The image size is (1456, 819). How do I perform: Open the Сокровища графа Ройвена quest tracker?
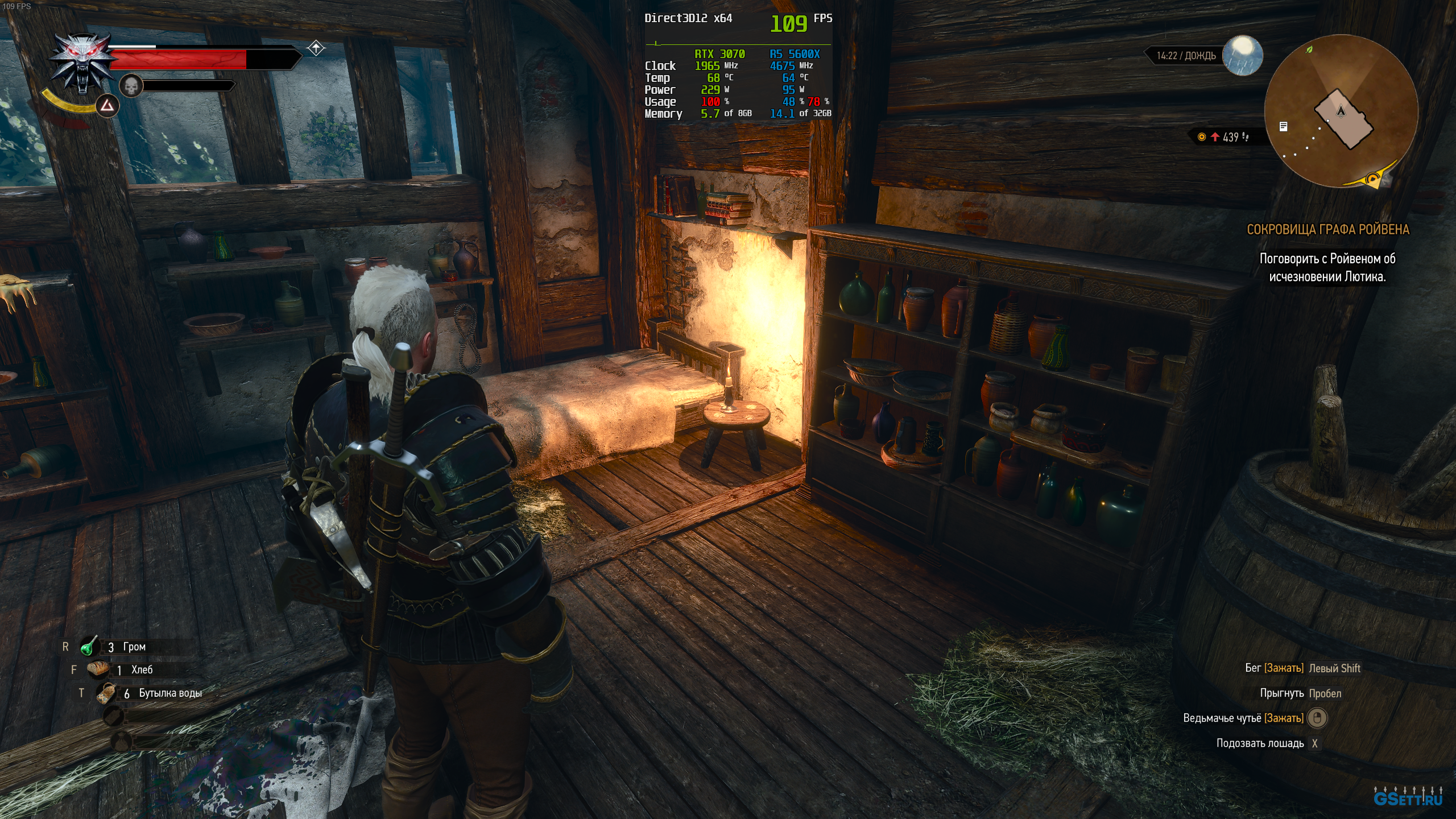[x=1327, y=230]
